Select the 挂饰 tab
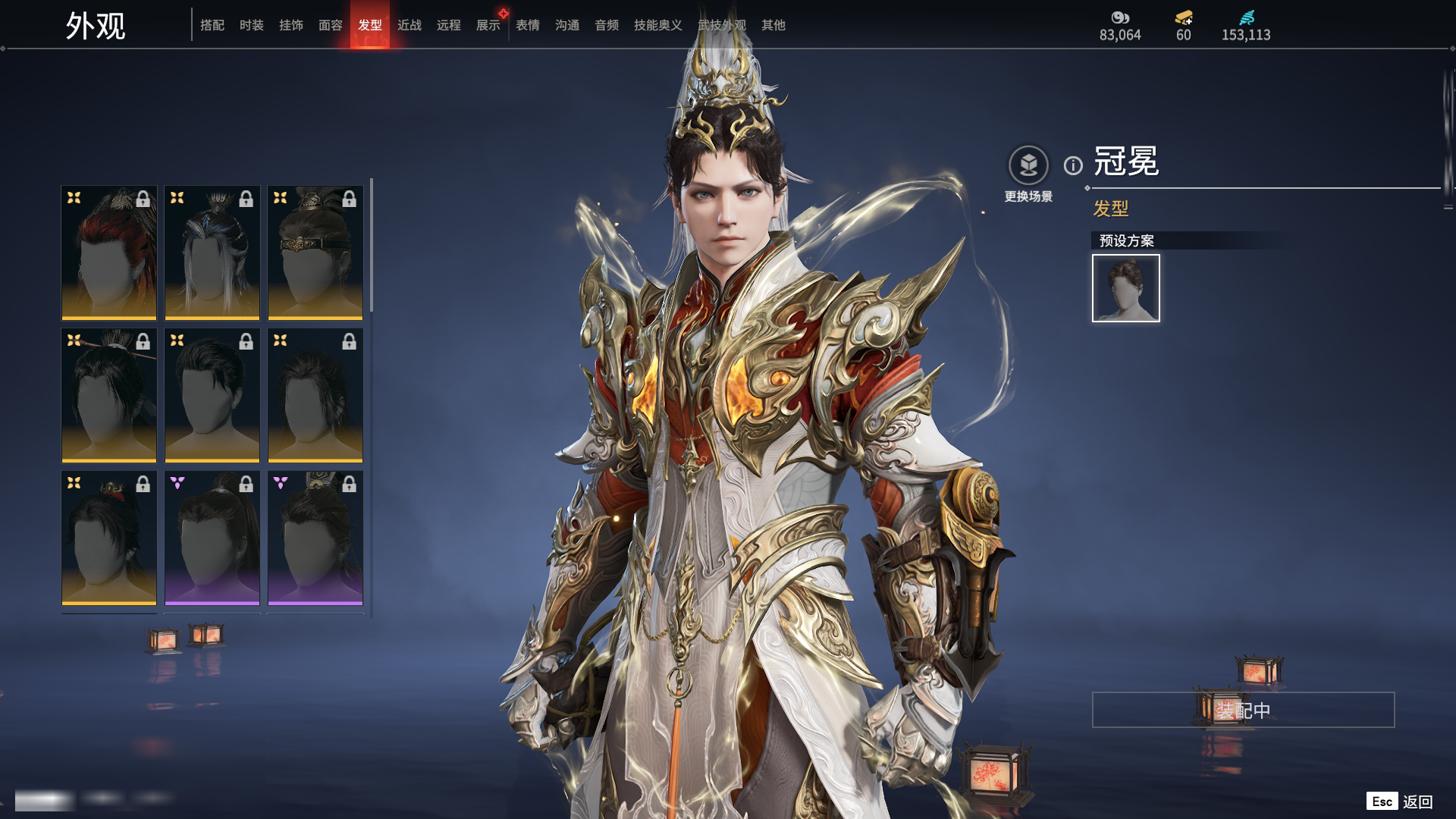This screenshot has height=819, width=1456. (x=291, y=25)
